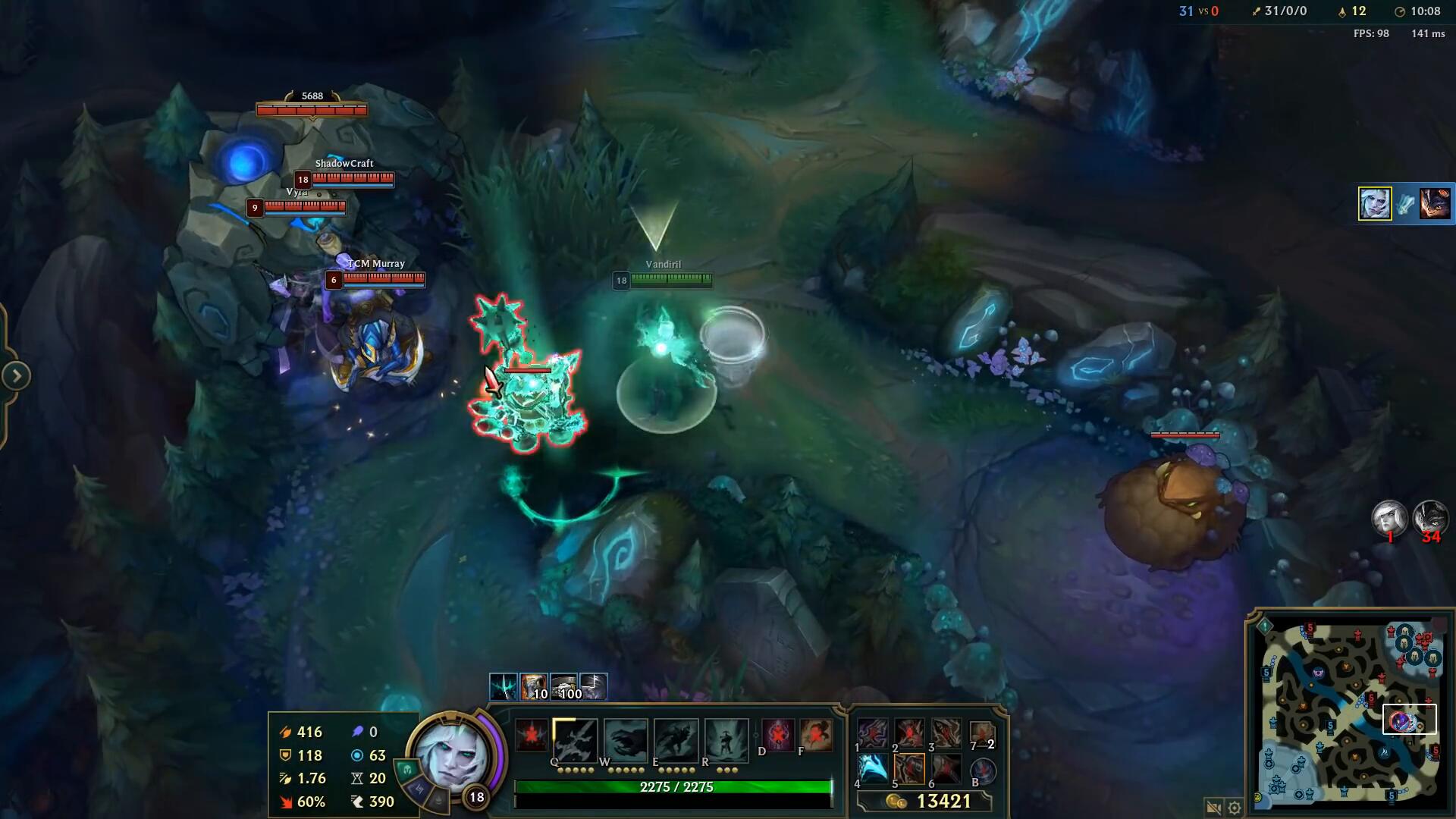Select the item in slot 2
1456x819 pixels.
click(910, 734)
